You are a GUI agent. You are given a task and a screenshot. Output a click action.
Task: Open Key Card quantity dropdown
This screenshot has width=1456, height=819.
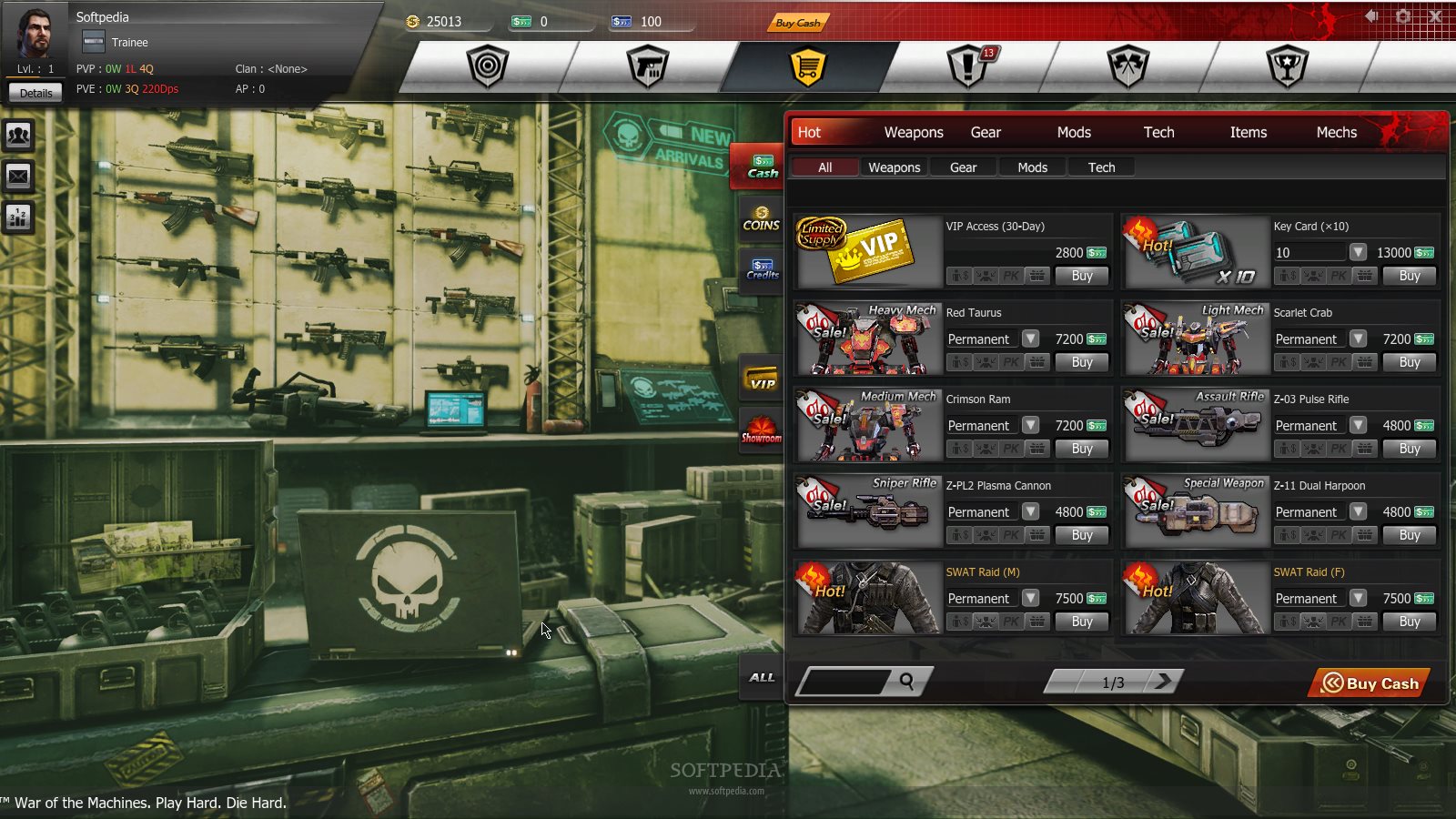(1358, 252)
